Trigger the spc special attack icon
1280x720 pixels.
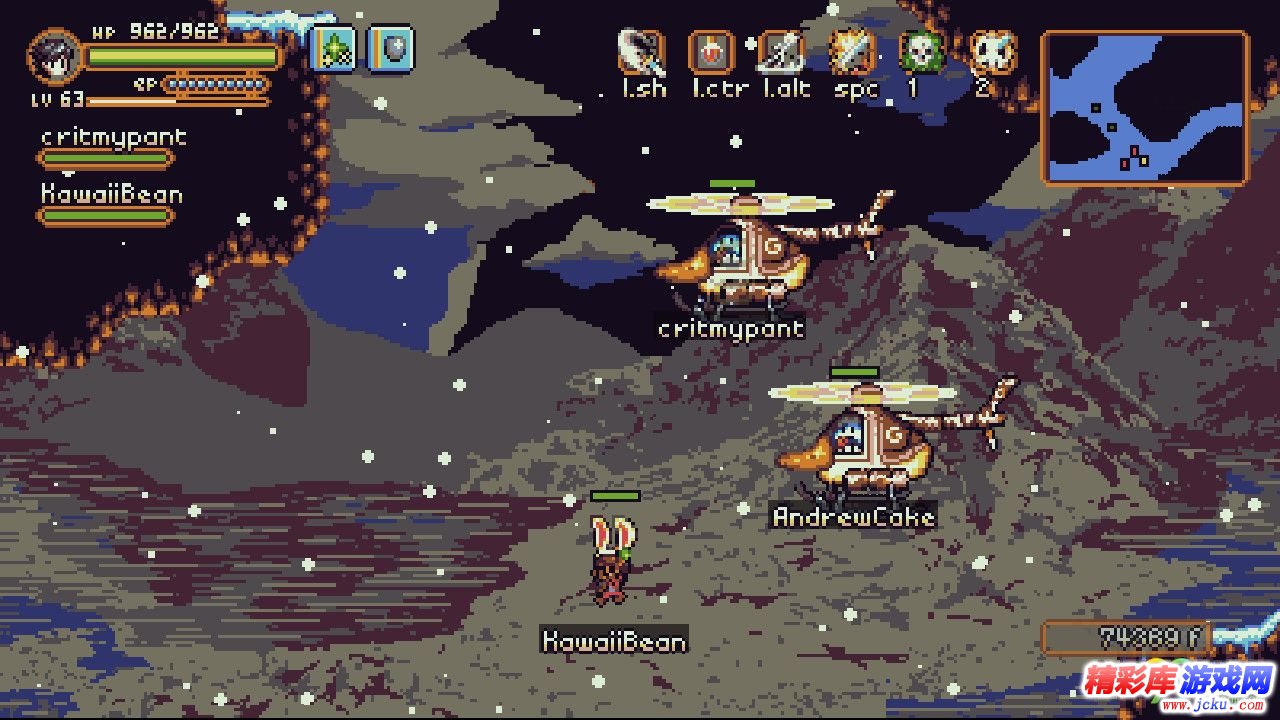pyautogui.click(x=853, y=52)
